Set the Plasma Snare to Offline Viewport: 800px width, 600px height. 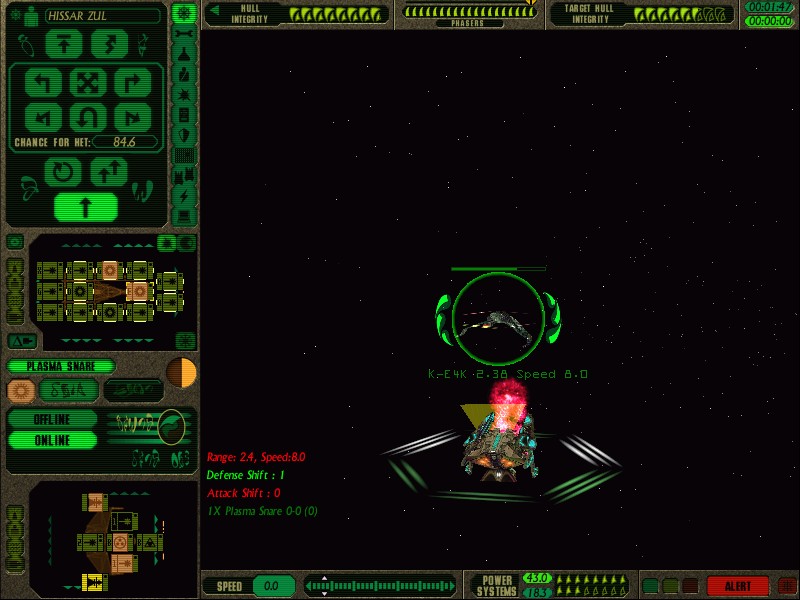click(52, 419)
